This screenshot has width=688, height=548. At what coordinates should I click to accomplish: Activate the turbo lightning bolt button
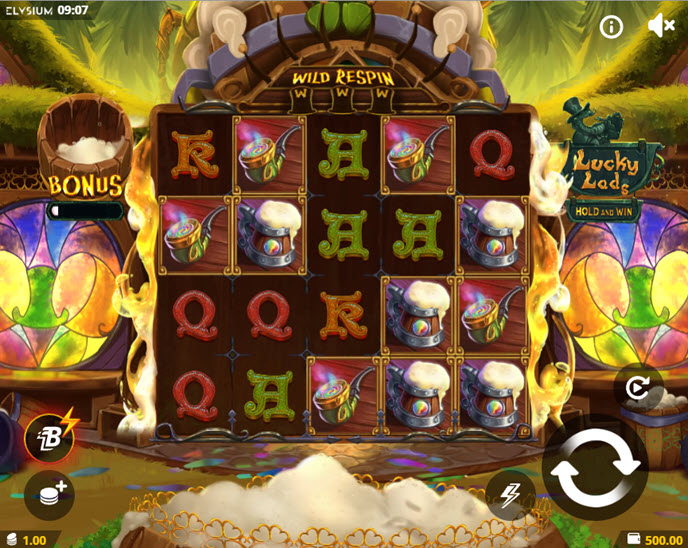510,494
